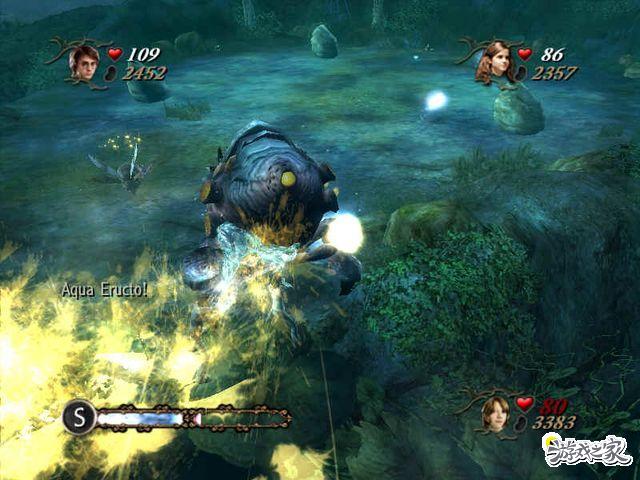Select Harry's character portrait

pyautogui.click(x=82, y=64)
